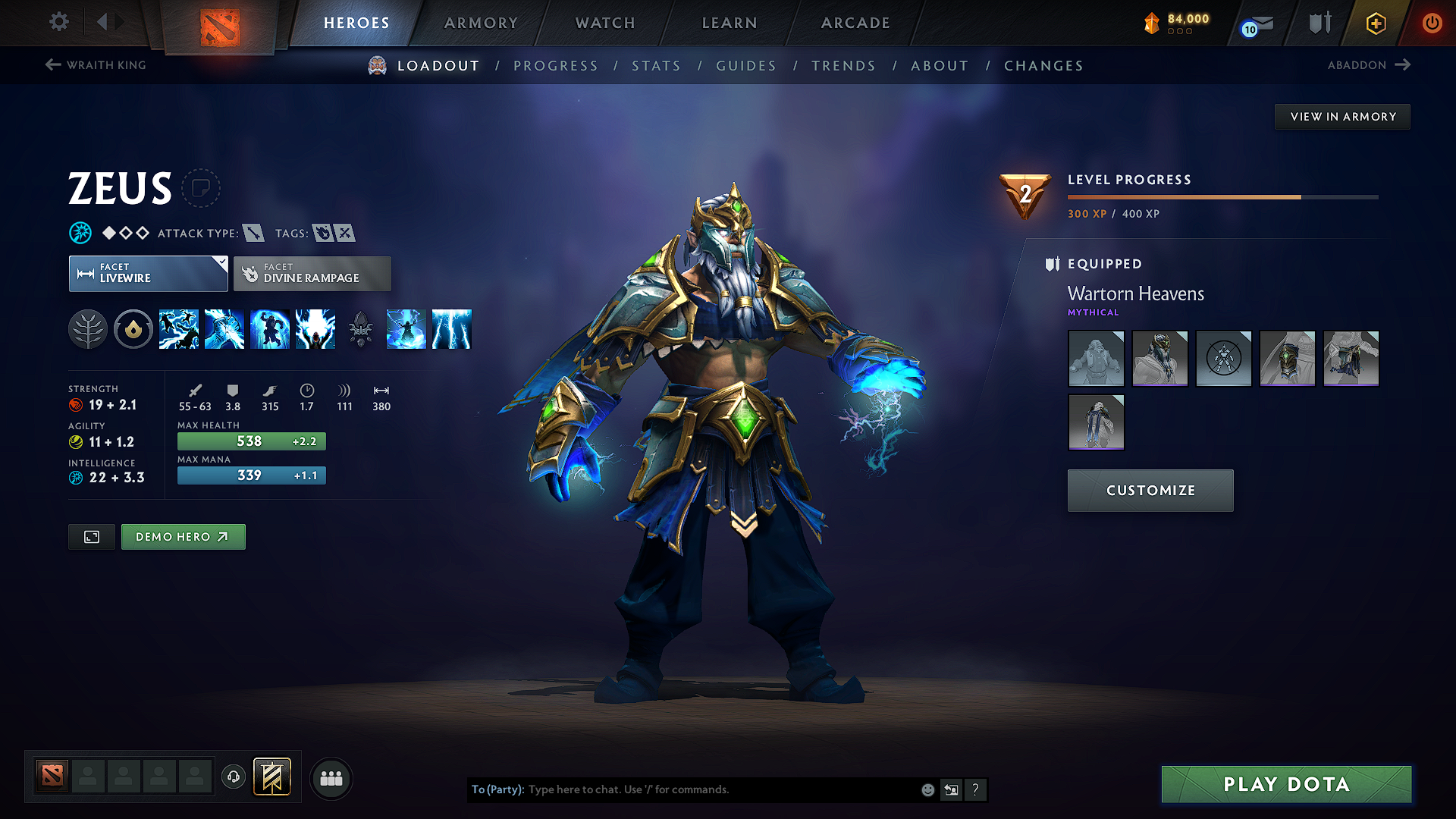Open the Aghanim's Scepter upgrade icon
This screenshot has height=819, width=1456.
tap(360, 329)
